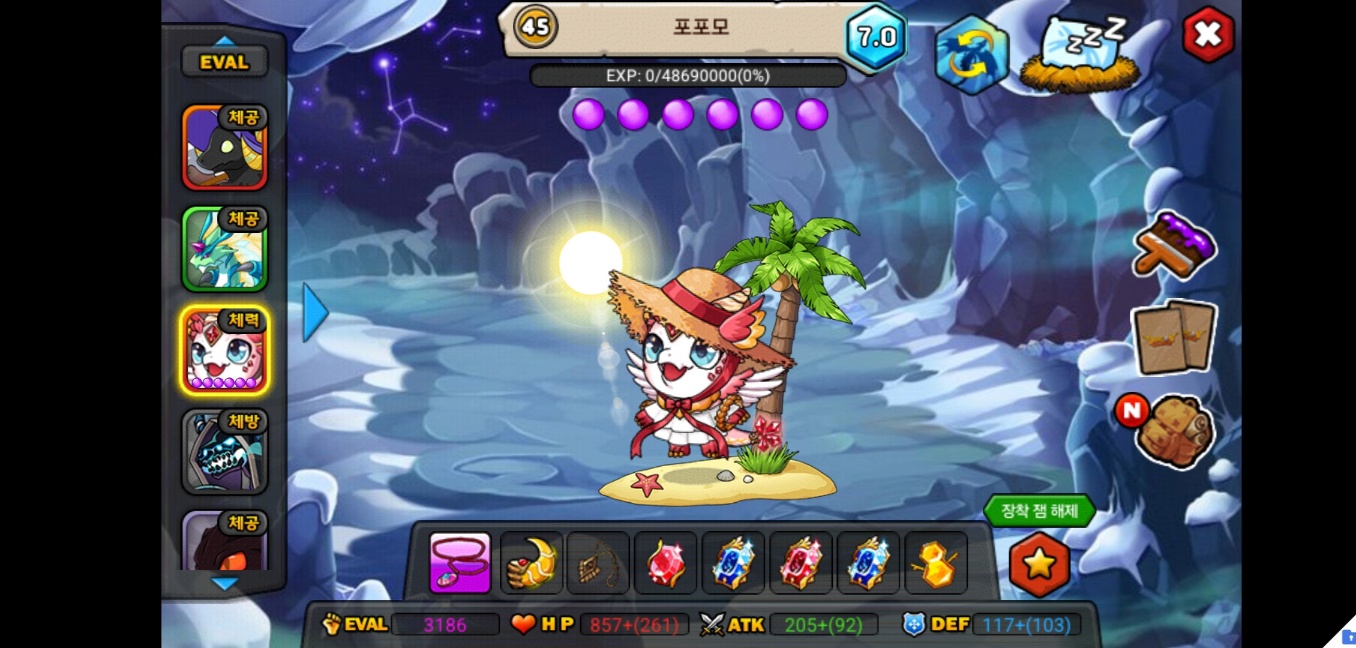Choose the faded amulet equipment slot
Viewport: 1356px width, 648px height.
(598, 563)
